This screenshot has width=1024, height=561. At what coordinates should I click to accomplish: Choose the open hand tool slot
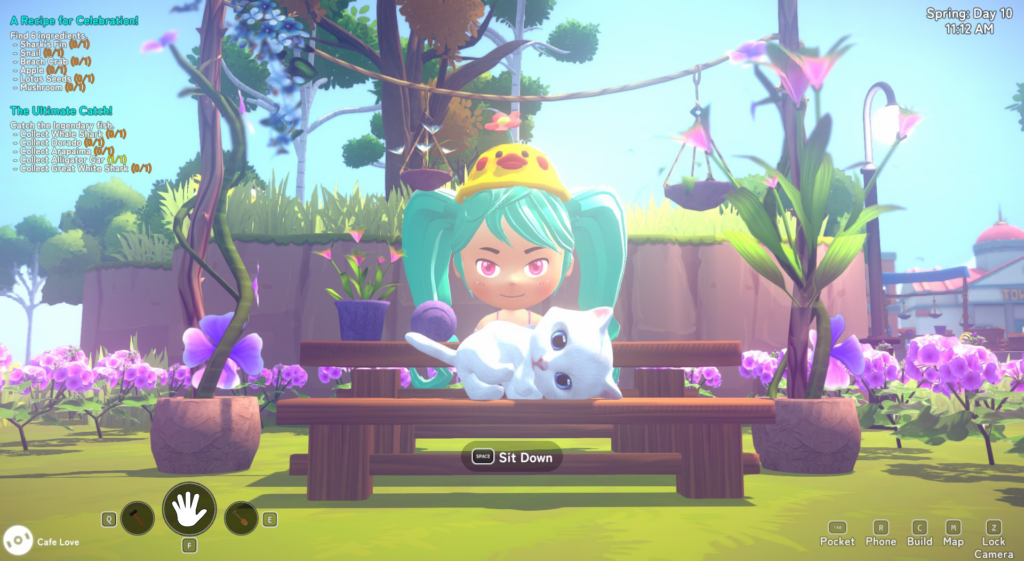pos(189,510)
